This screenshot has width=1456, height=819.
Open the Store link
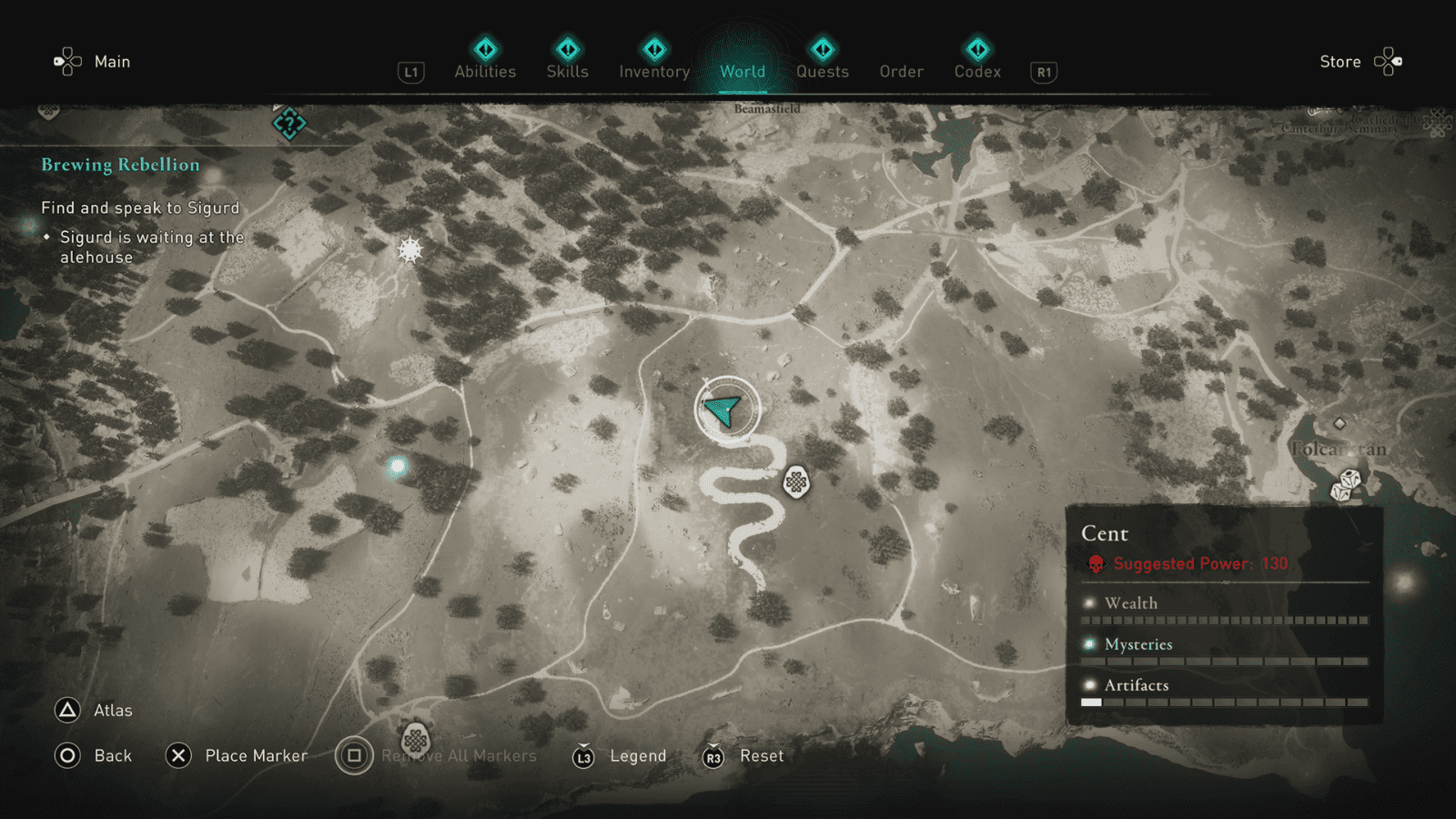[1340, 61]
